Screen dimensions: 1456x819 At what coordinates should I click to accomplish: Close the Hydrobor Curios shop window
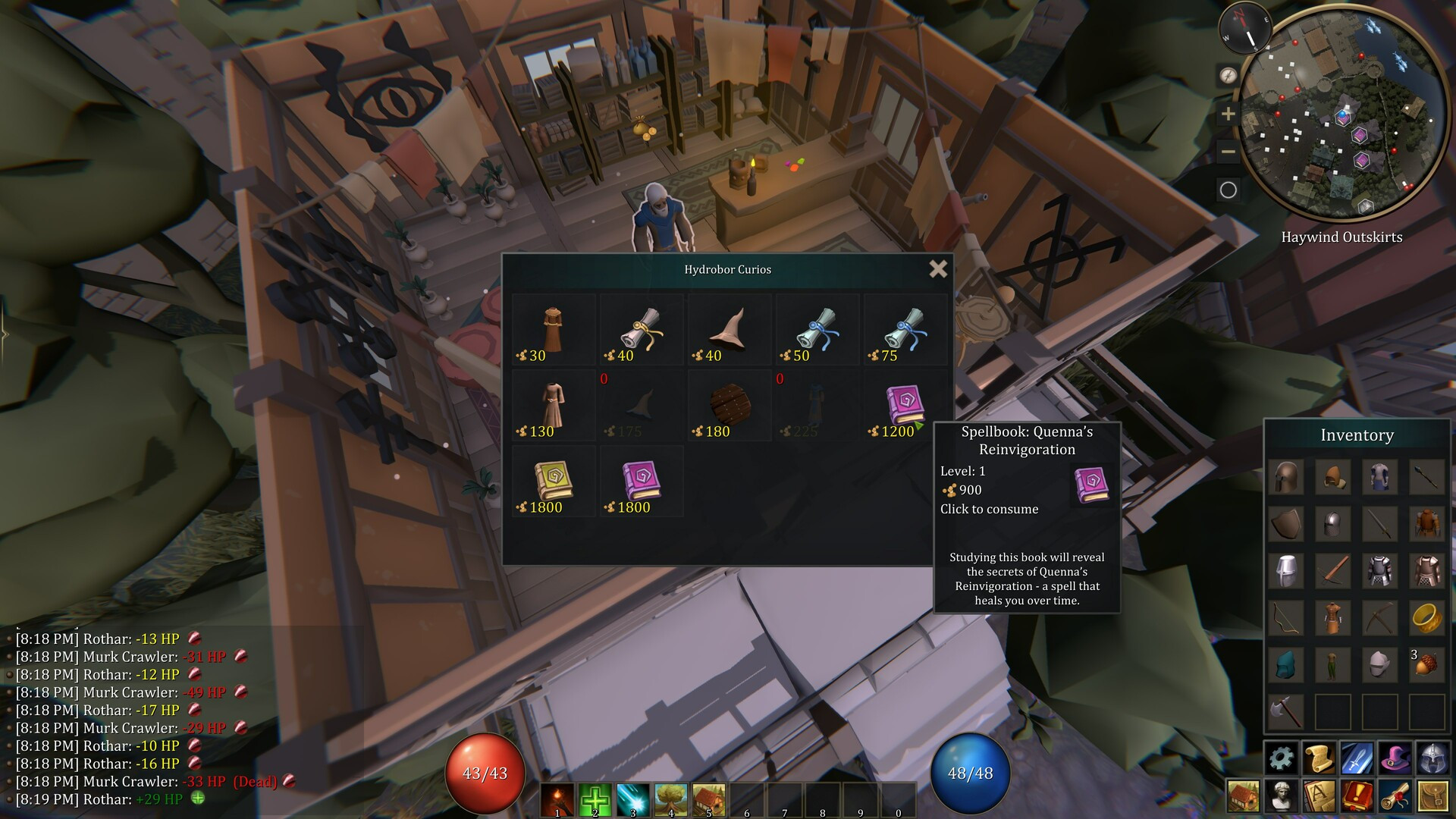[938, 268]
